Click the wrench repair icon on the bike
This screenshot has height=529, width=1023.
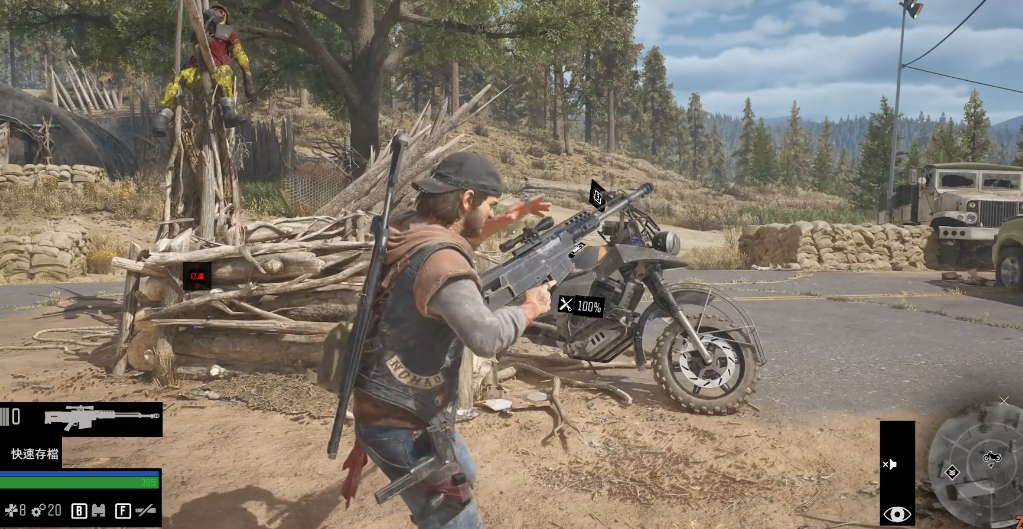click(x=566, y=305)
